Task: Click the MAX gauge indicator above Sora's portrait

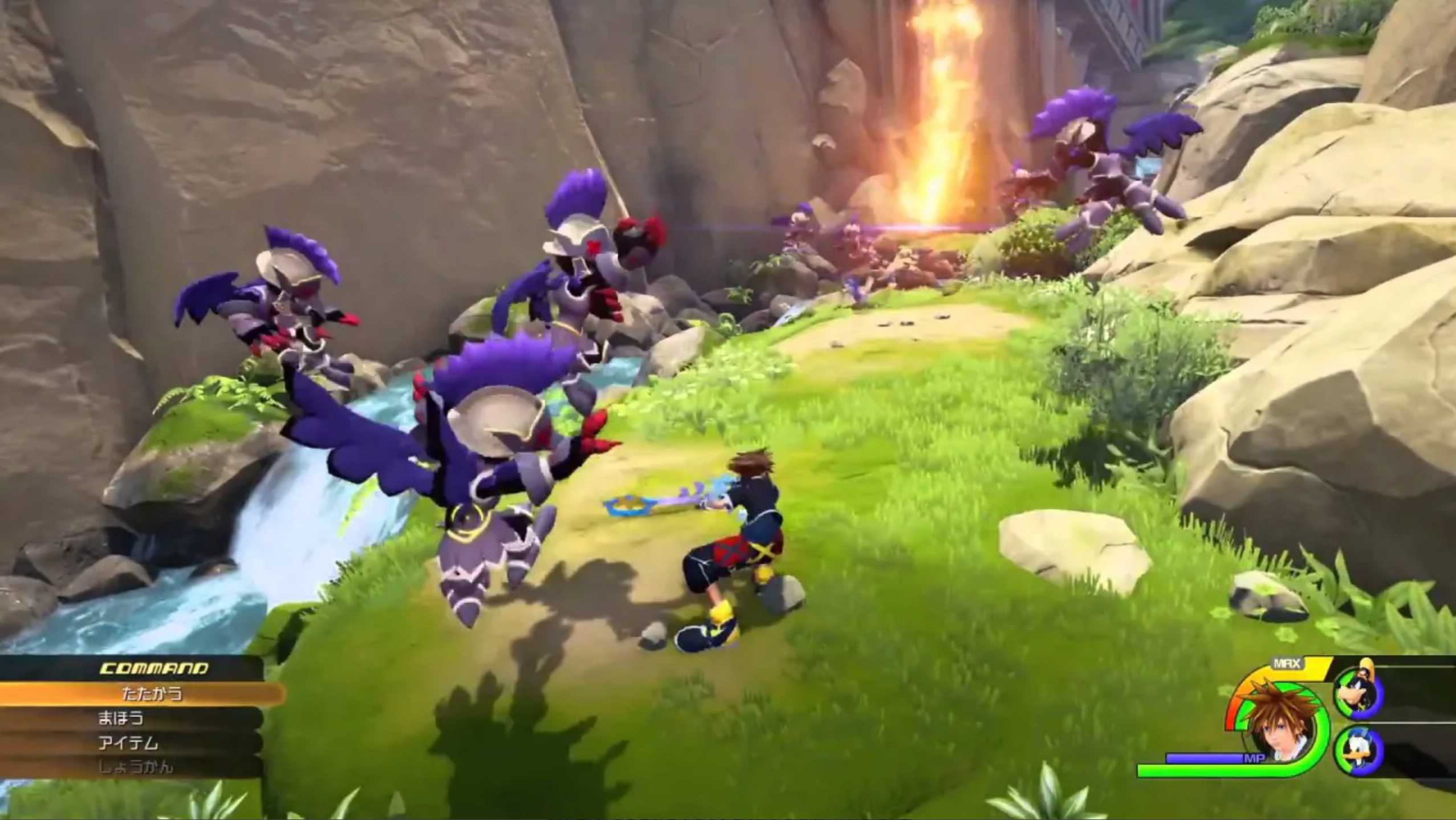Action: [x=1287, y=663]
